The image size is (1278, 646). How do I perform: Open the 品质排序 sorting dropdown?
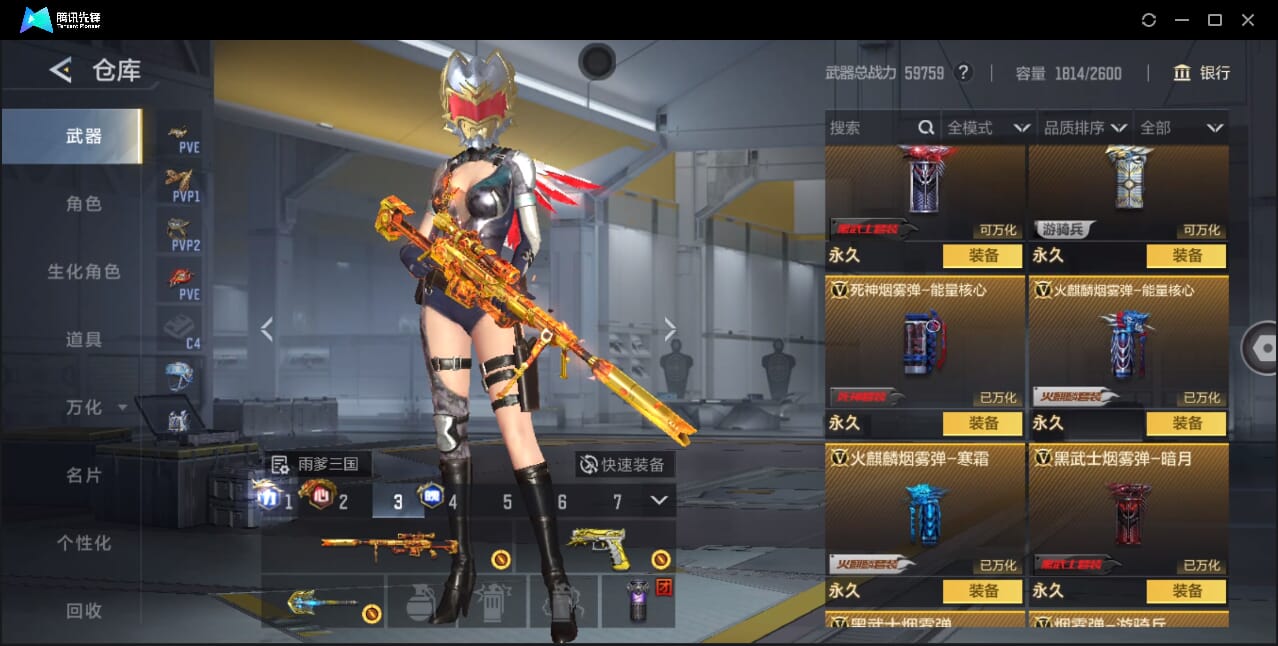point(1085,128)
